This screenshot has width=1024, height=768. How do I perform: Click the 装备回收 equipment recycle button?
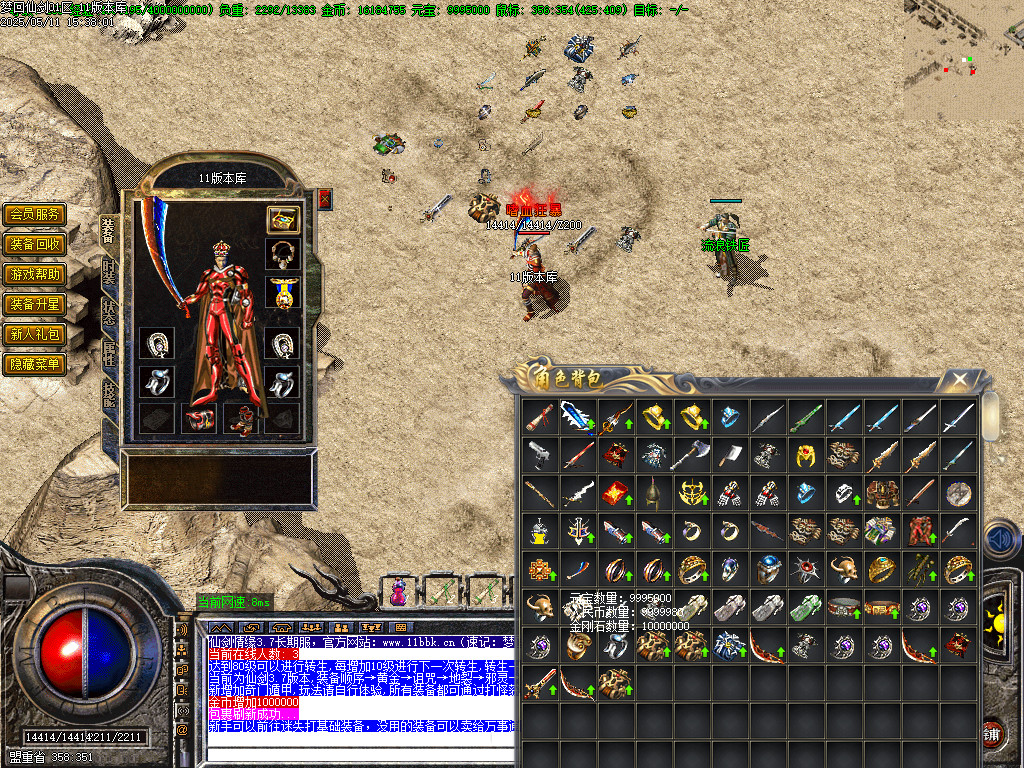pyautogui.click(x=35, y=244)
